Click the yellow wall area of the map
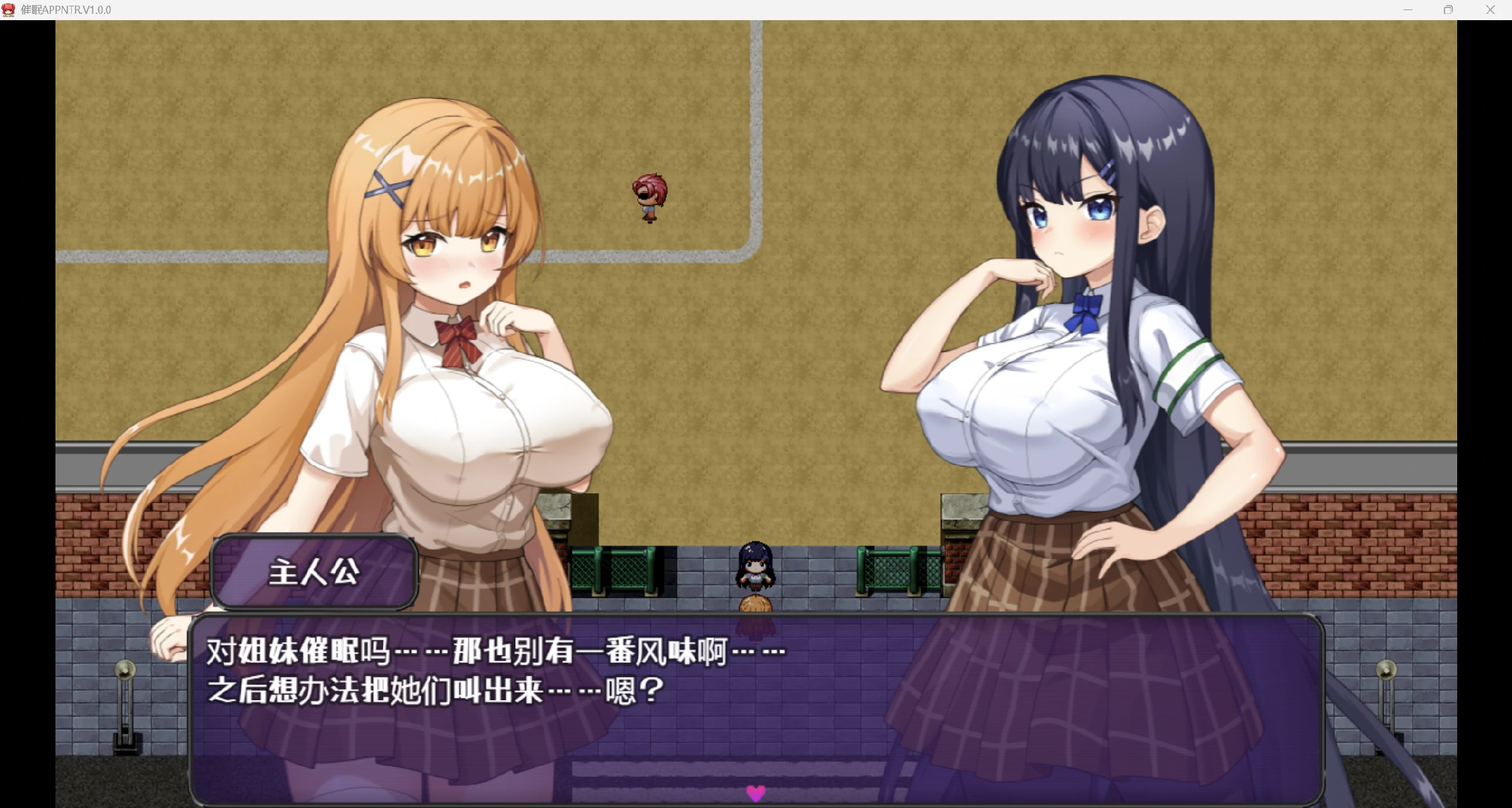1512x808 pixels. click(882, 95)
